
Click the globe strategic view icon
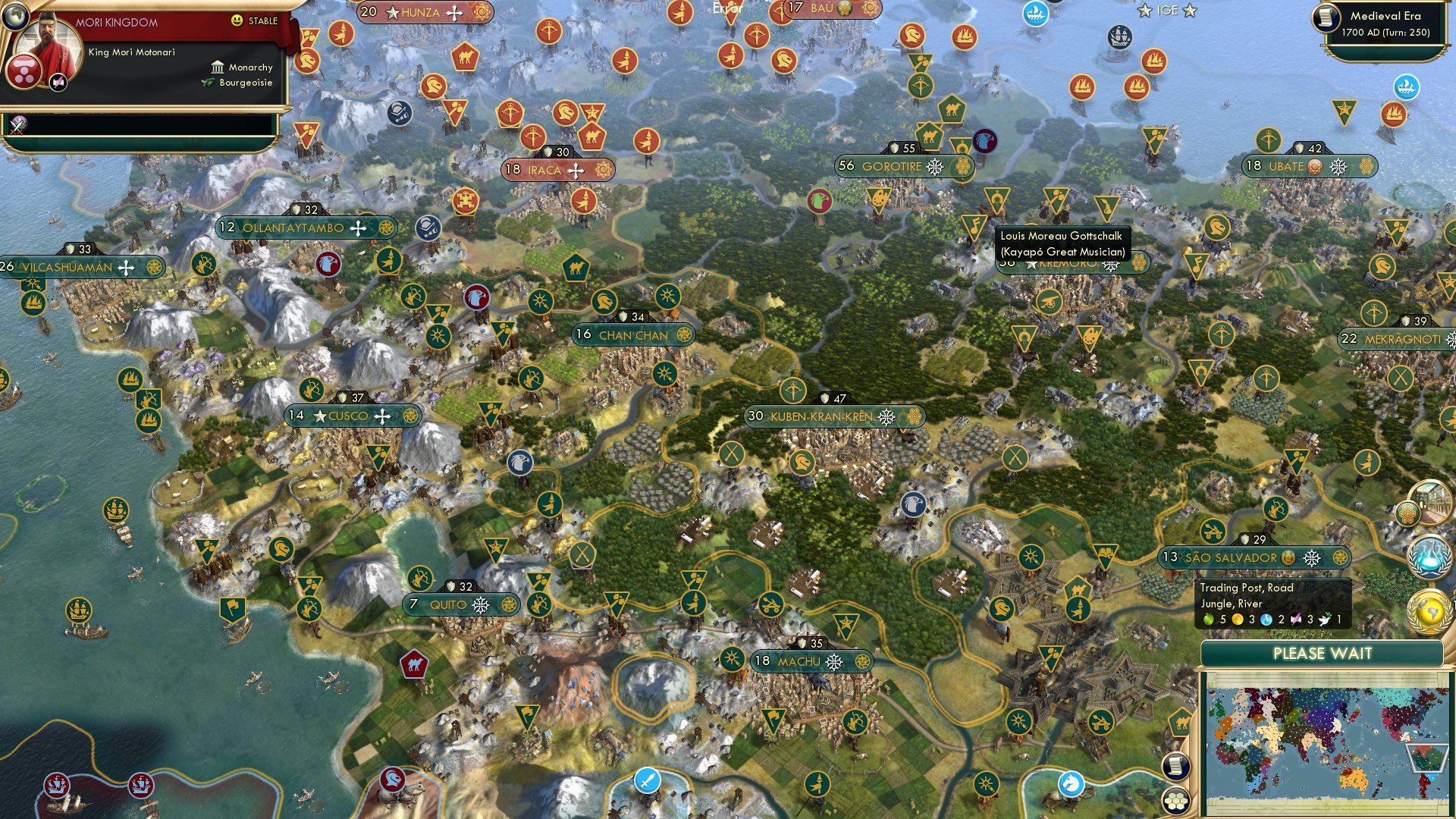pos(16,15)
